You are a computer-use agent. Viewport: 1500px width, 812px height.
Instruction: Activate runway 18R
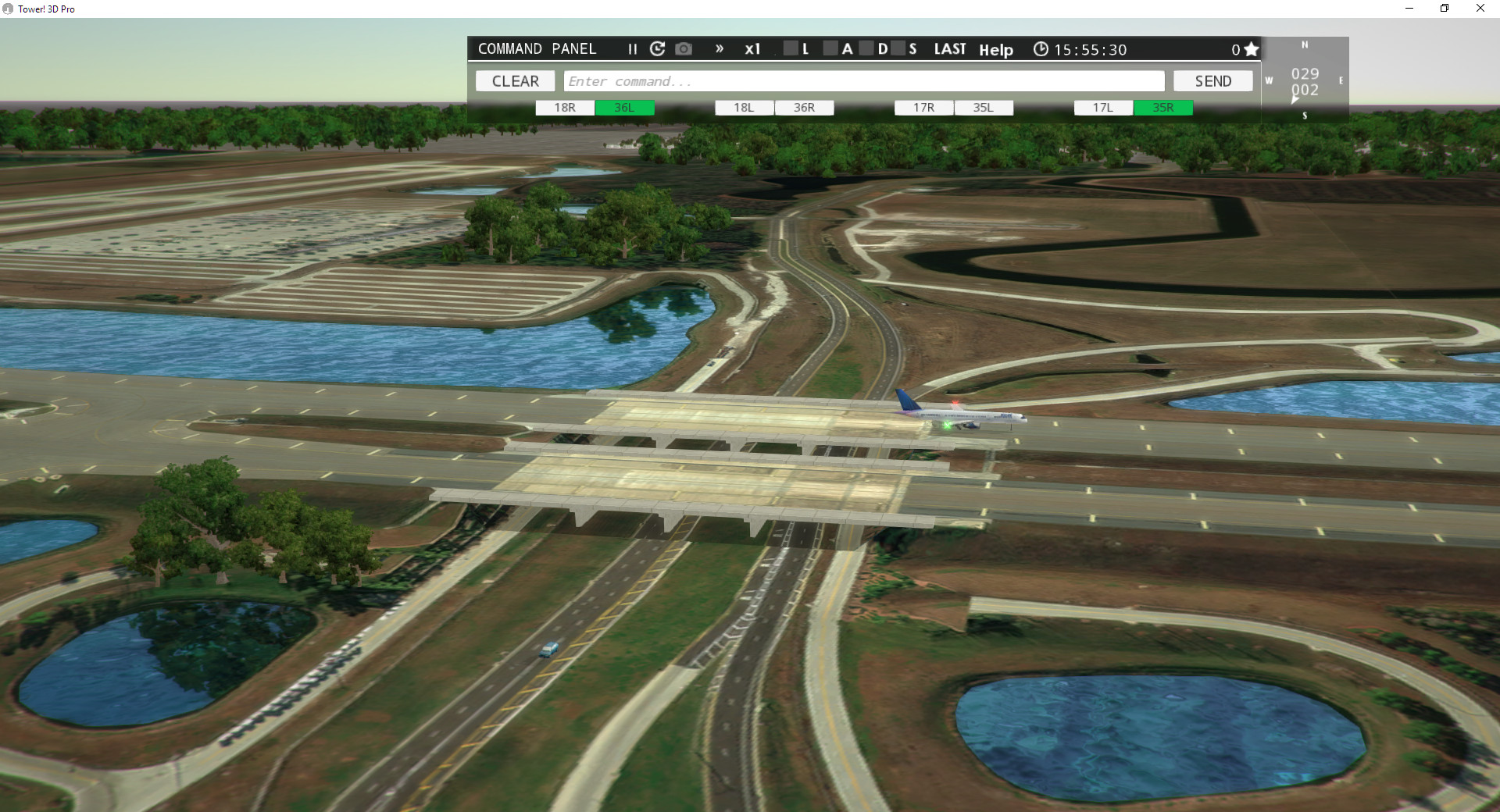pyautogui.click(x=564, y=107)
